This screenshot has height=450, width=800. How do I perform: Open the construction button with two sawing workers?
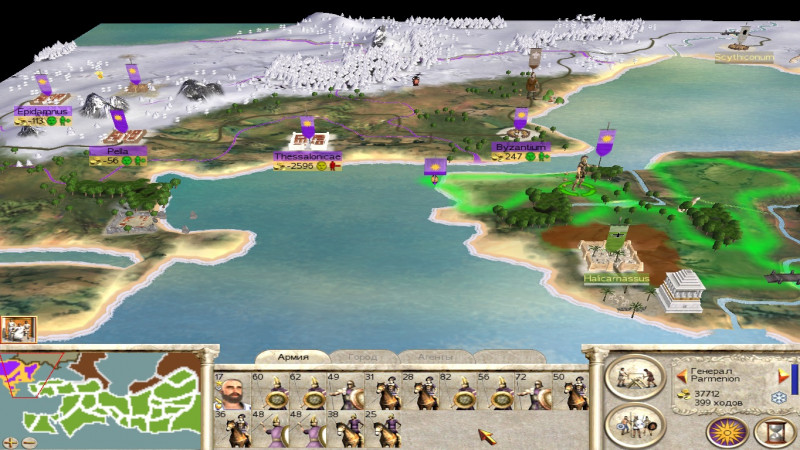click(x=635, y=378)
